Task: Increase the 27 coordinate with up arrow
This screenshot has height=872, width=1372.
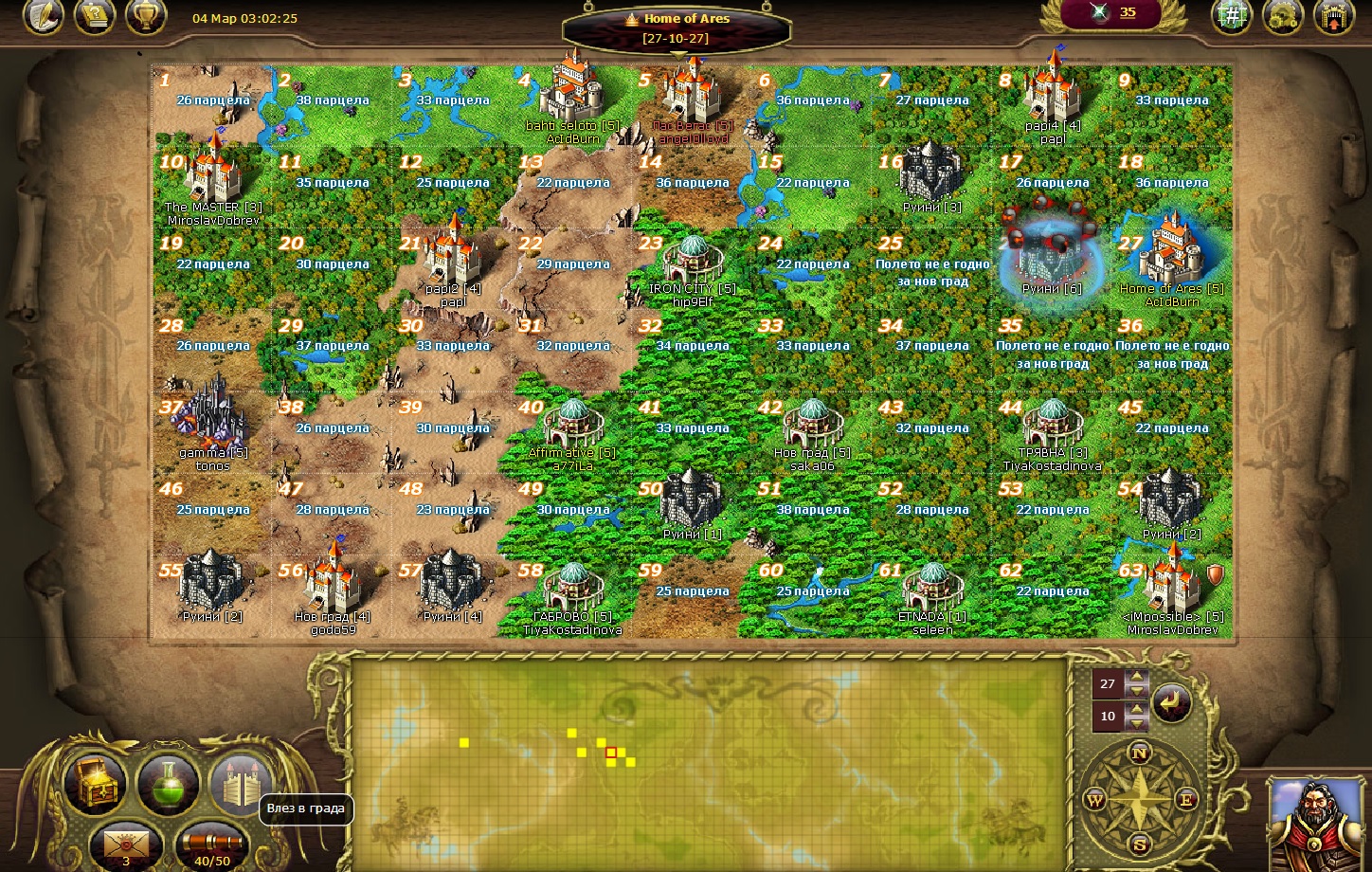Action: pyautogui.click(x=1137, y=678)
